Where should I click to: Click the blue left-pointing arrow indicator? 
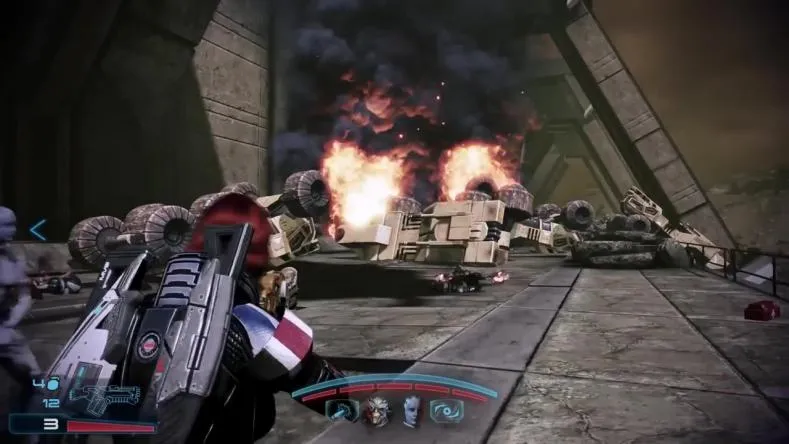tap(38, 230)
